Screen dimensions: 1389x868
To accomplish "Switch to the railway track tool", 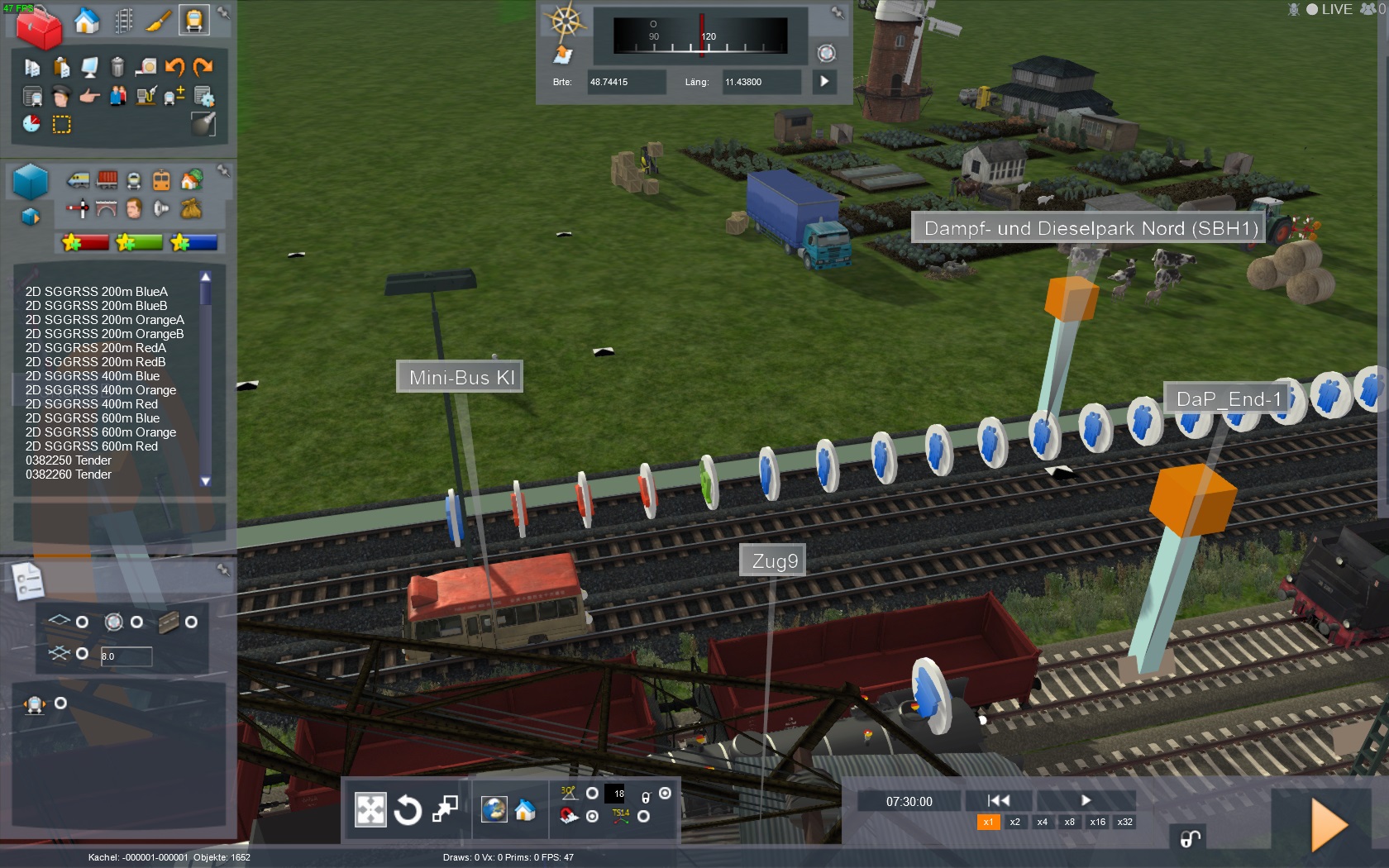I will coord(124,21).
